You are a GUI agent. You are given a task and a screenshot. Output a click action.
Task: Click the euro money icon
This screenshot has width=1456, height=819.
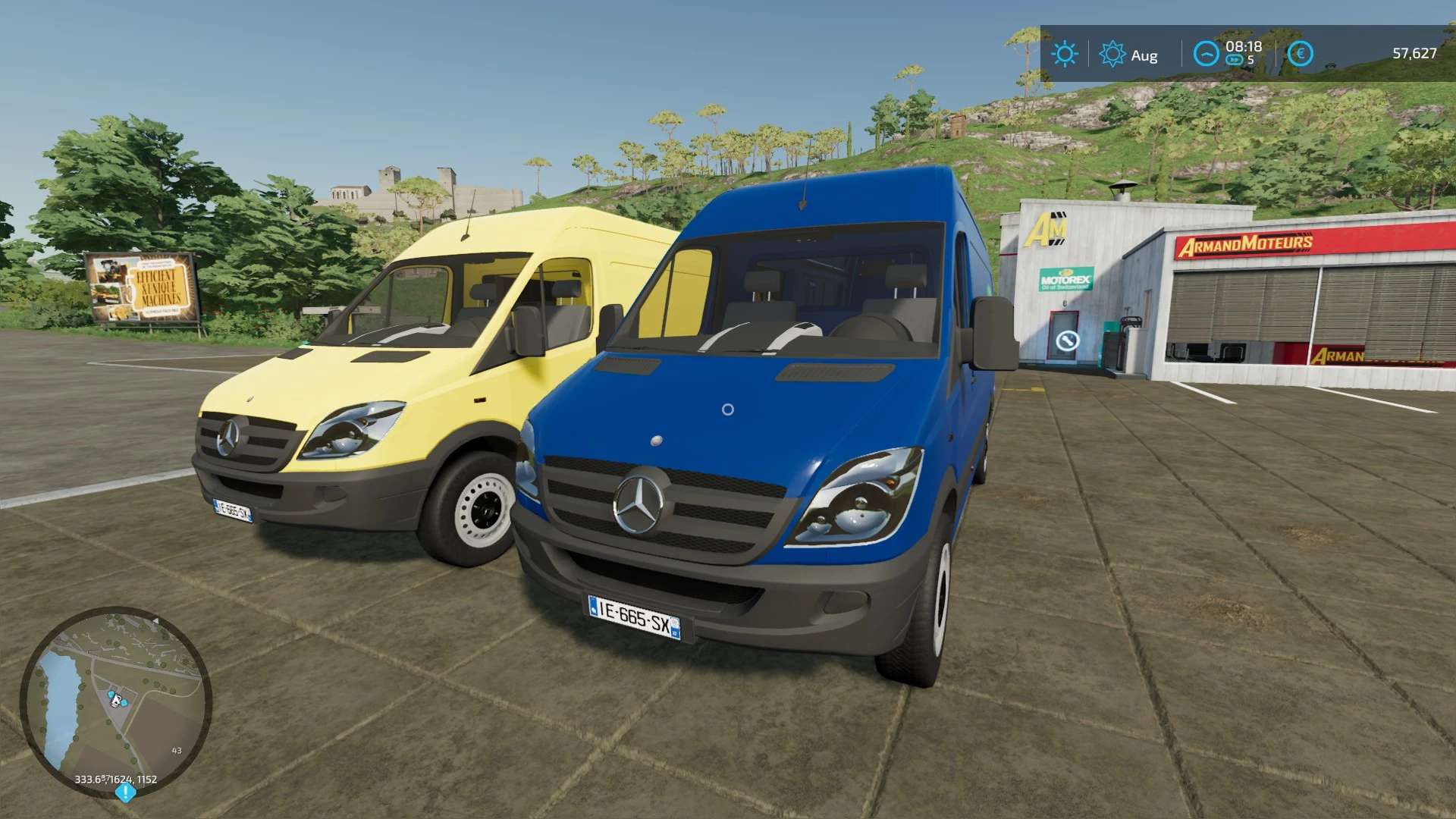(1300, 53)
